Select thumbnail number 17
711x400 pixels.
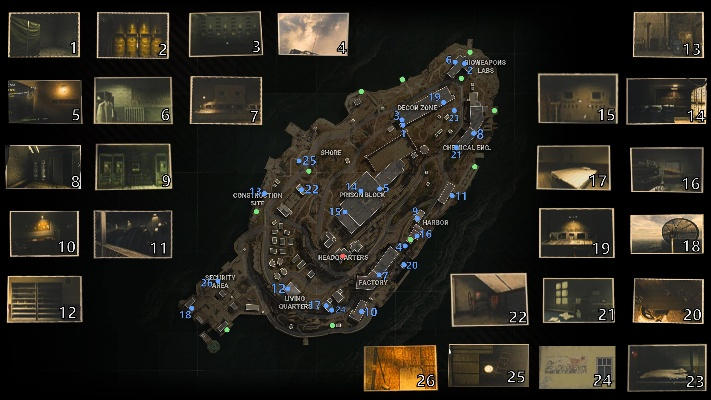[572, 168]
